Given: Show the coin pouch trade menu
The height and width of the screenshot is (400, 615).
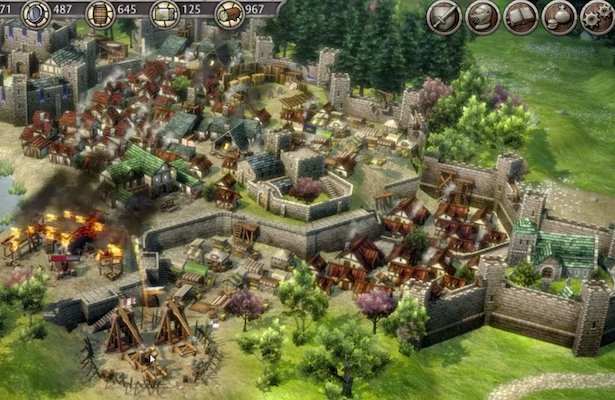Looking at the screenshot, I should (x=559, y=17).
